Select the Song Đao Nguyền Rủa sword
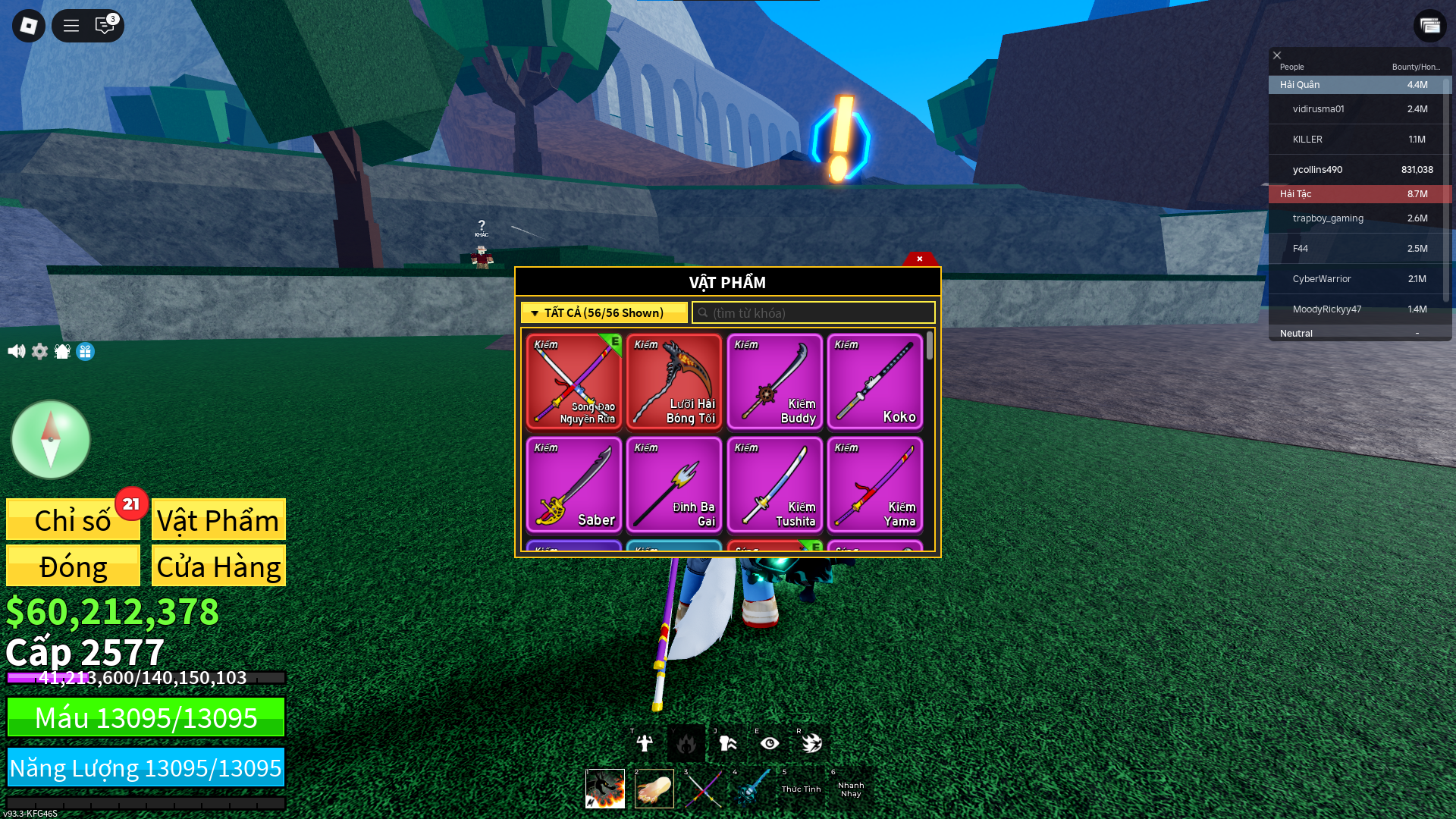The width and height of the screenshot is (1456, 819). tap(574, 381)
